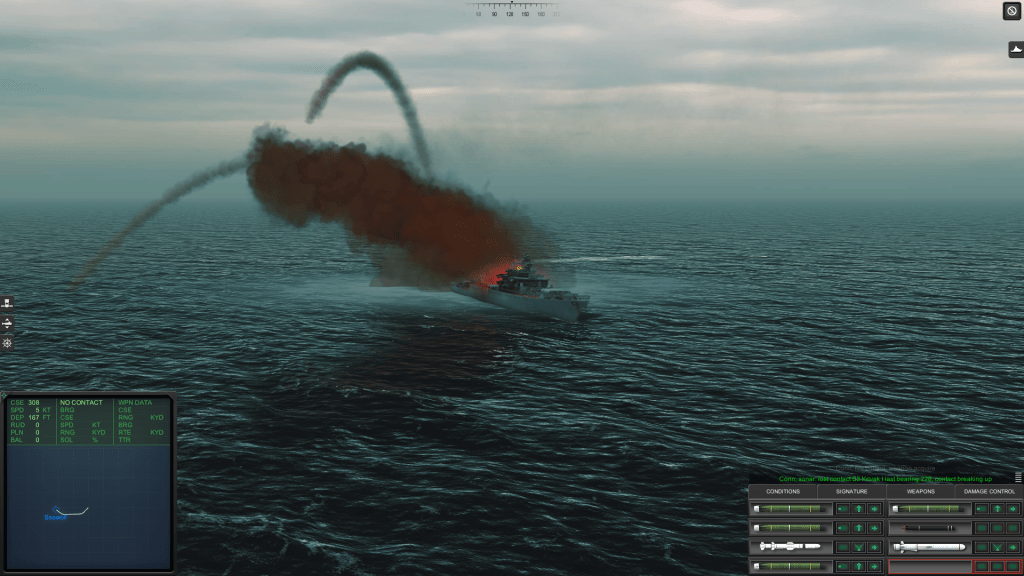Click the crossed-circle button in top corner
The height and width of the screenshot is (576, 1024).
pos(1012,11)
